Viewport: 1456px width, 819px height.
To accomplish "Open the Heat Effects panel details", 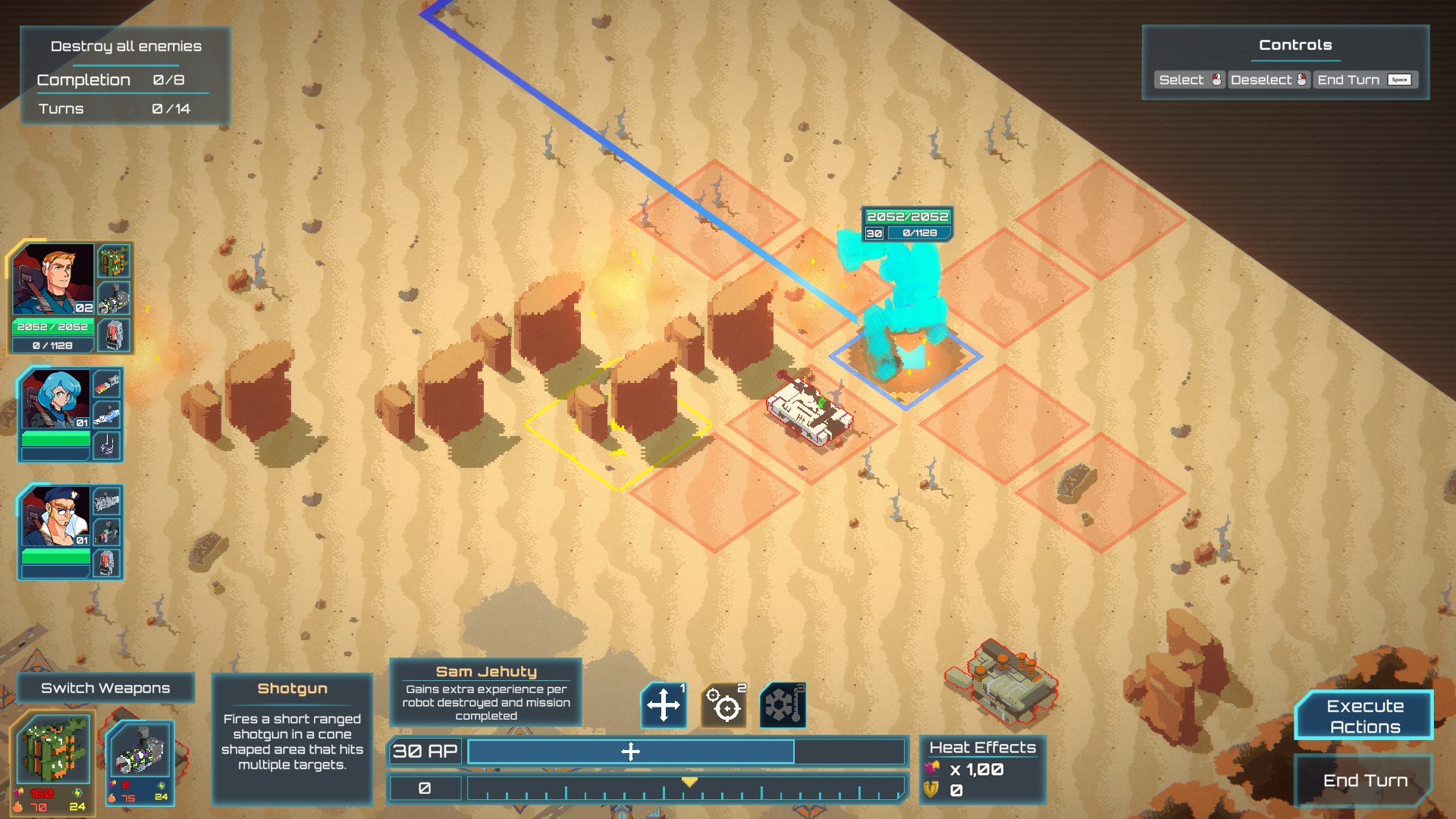I will pyautogui.click(x=982, y=747).
